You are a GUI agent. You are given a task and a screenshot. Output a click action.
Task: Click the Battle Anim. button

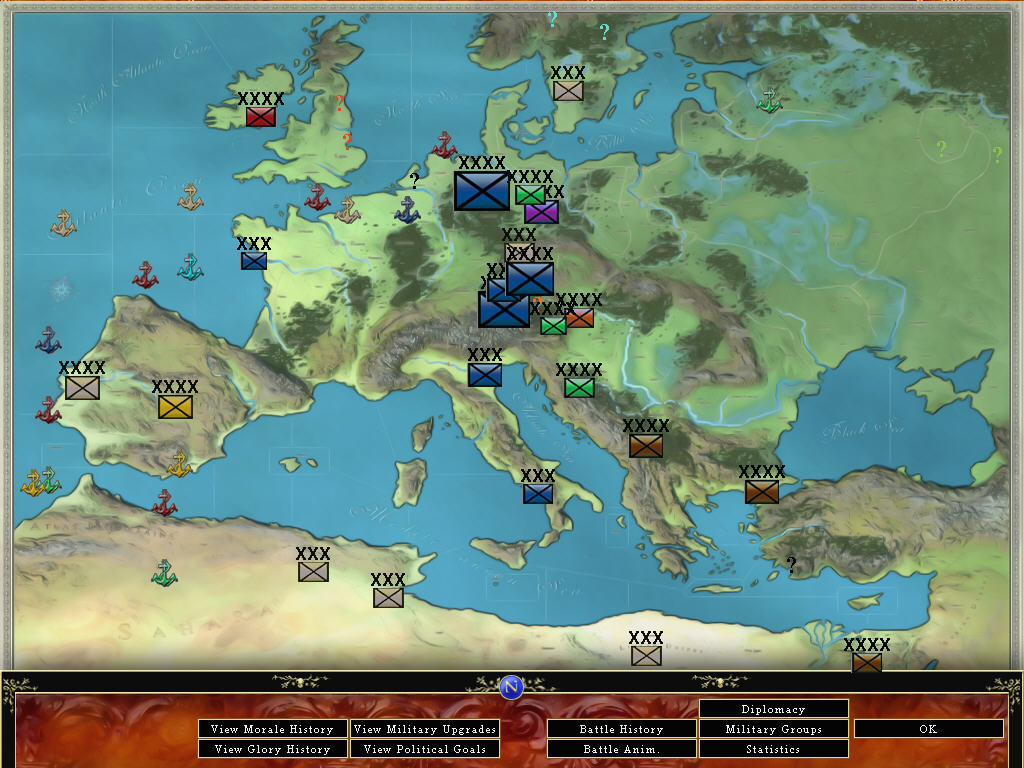(621, 749)
